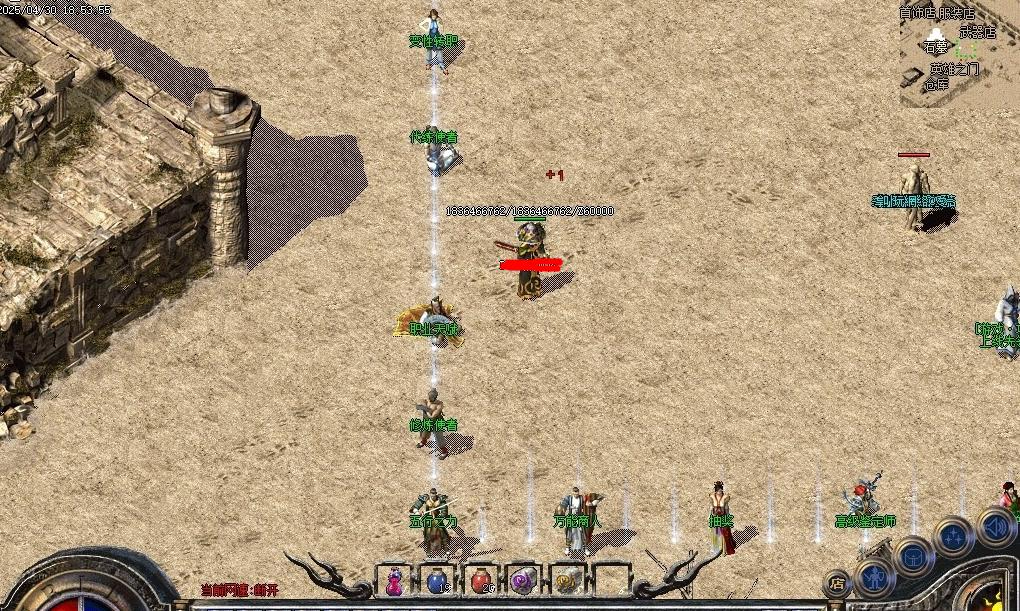Select the 武器店 marker on the minimap
The width and height of the screenshot is (1020, 611).
[977, 32]
